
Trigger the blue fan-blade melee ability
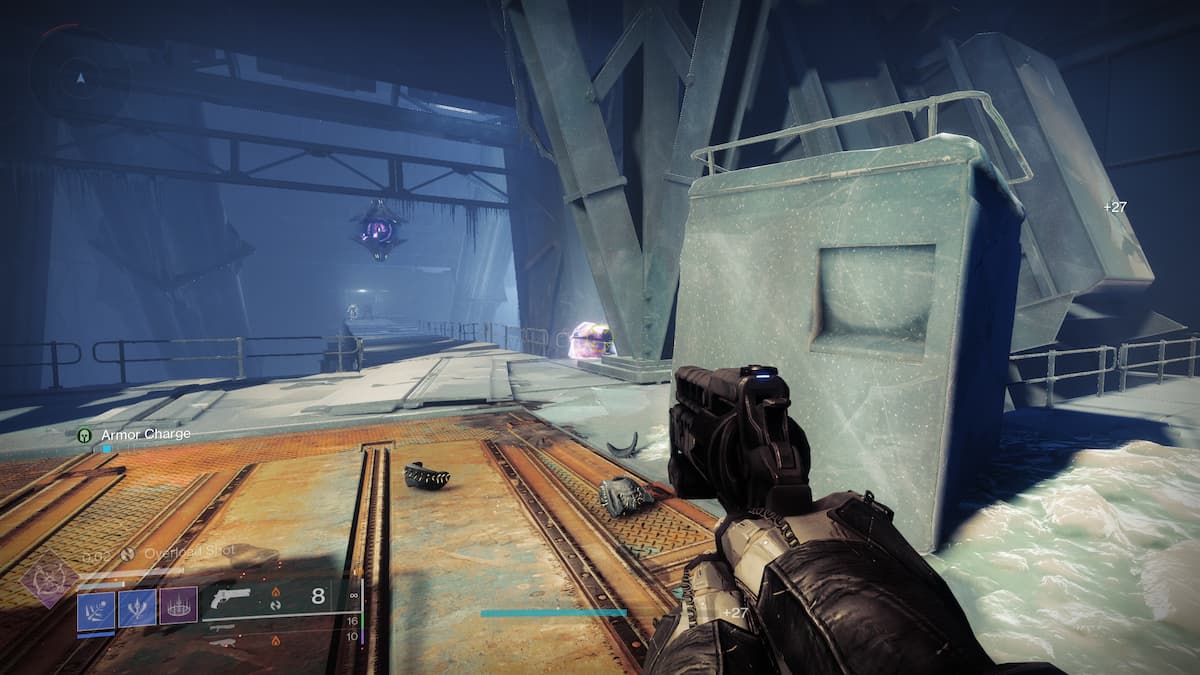click(137, 609)
